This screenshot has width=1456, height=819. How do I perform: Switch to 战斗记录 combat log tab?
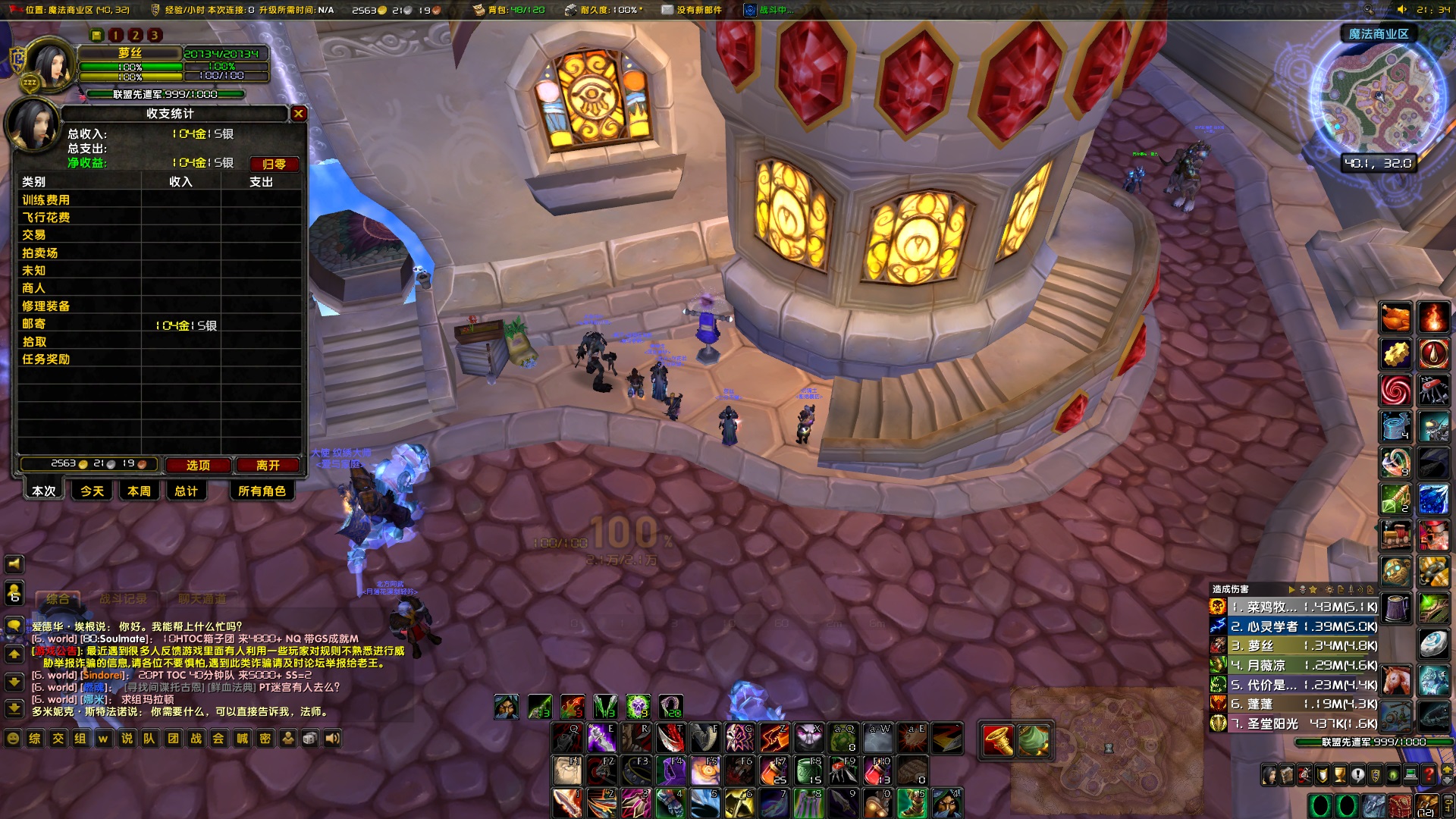click(x=123, y=599)
